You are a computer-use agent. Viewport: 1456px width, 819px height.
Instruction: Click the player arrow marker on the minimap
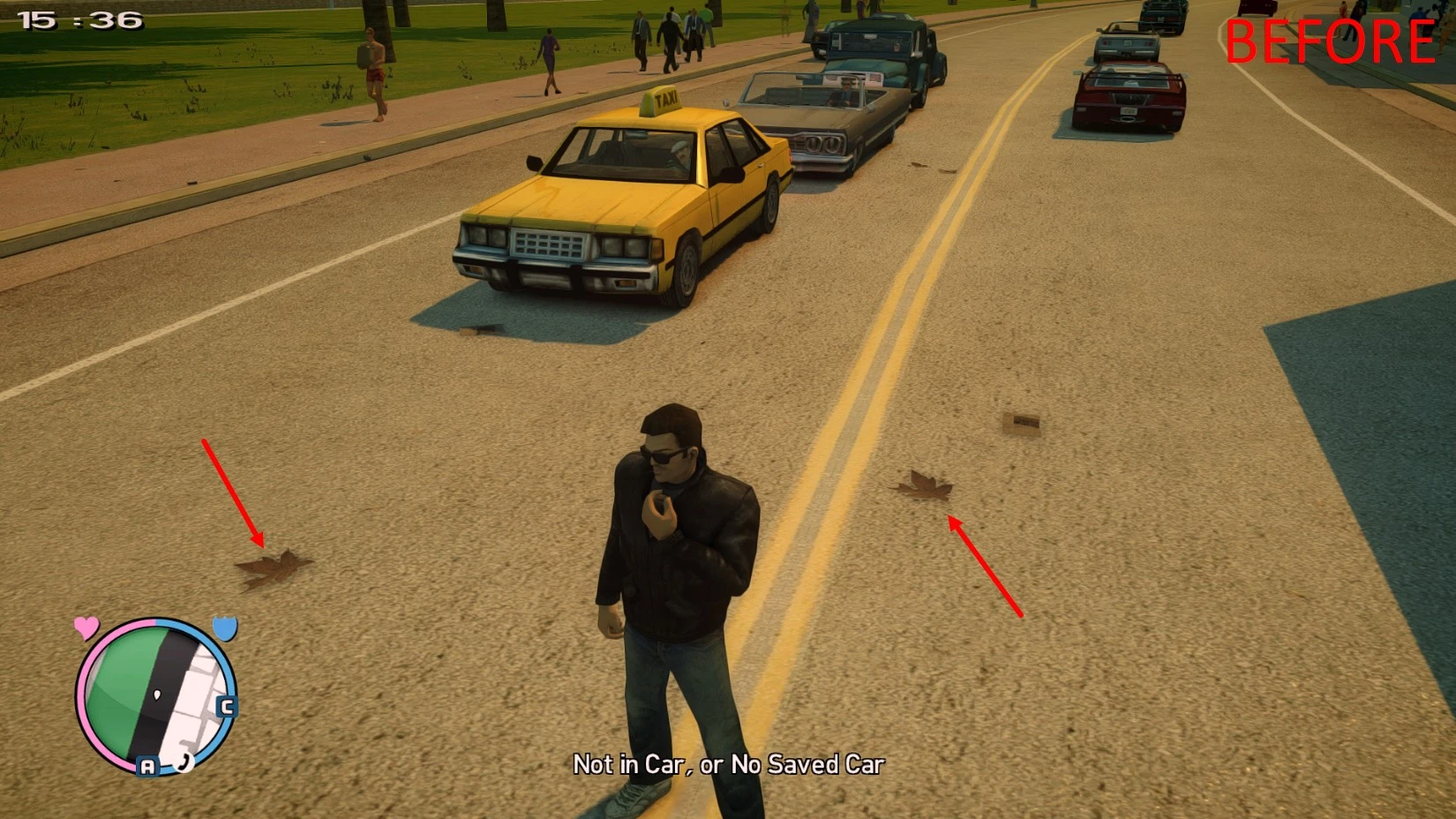tap(156, 692)
